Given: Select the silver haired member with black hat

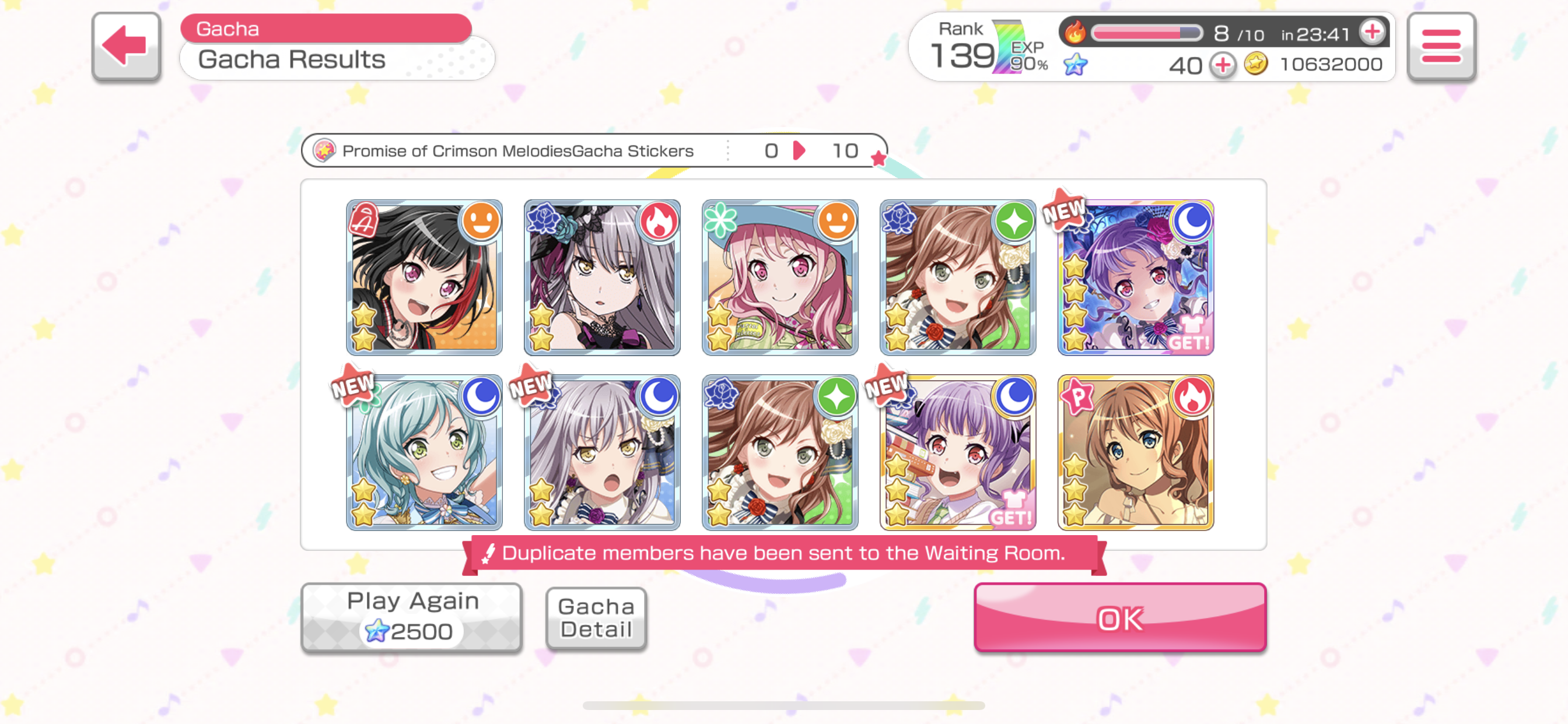Looking at the screenshot, I should tap(602, 277).
